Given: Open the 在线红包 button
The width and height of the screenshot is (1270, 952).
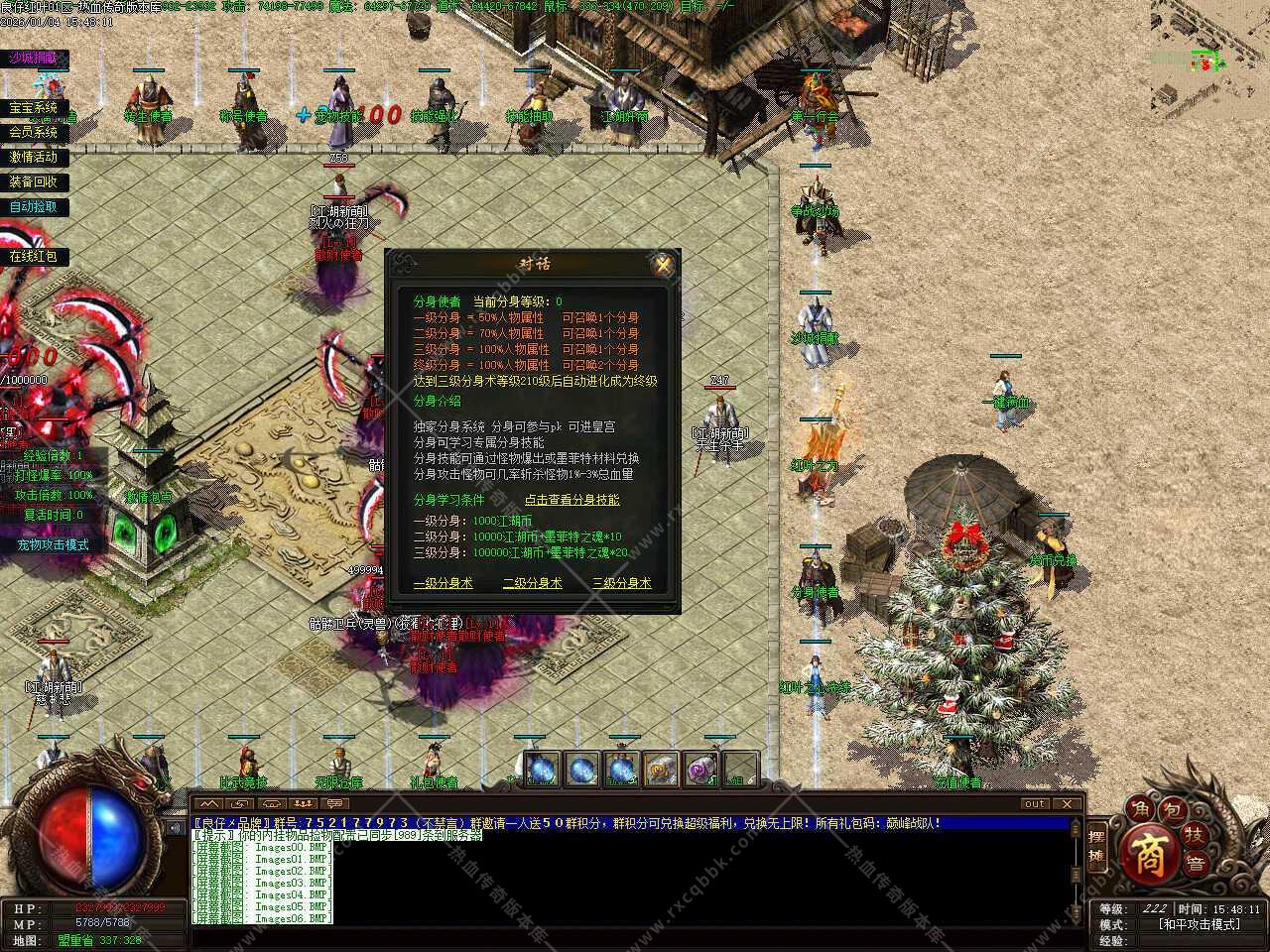Looking at the screenshot, I should point(34,256).
